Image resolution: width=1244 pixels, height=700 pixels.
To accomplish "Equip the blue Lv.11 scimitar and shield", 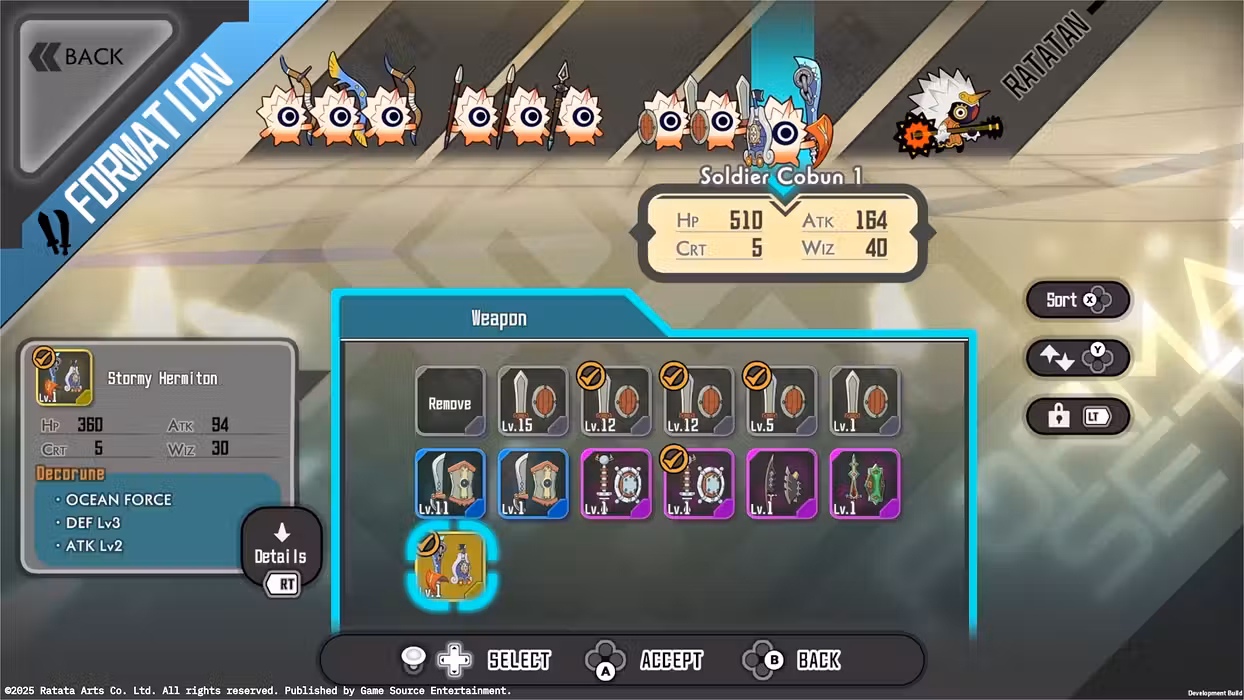I will pos(450,484).
